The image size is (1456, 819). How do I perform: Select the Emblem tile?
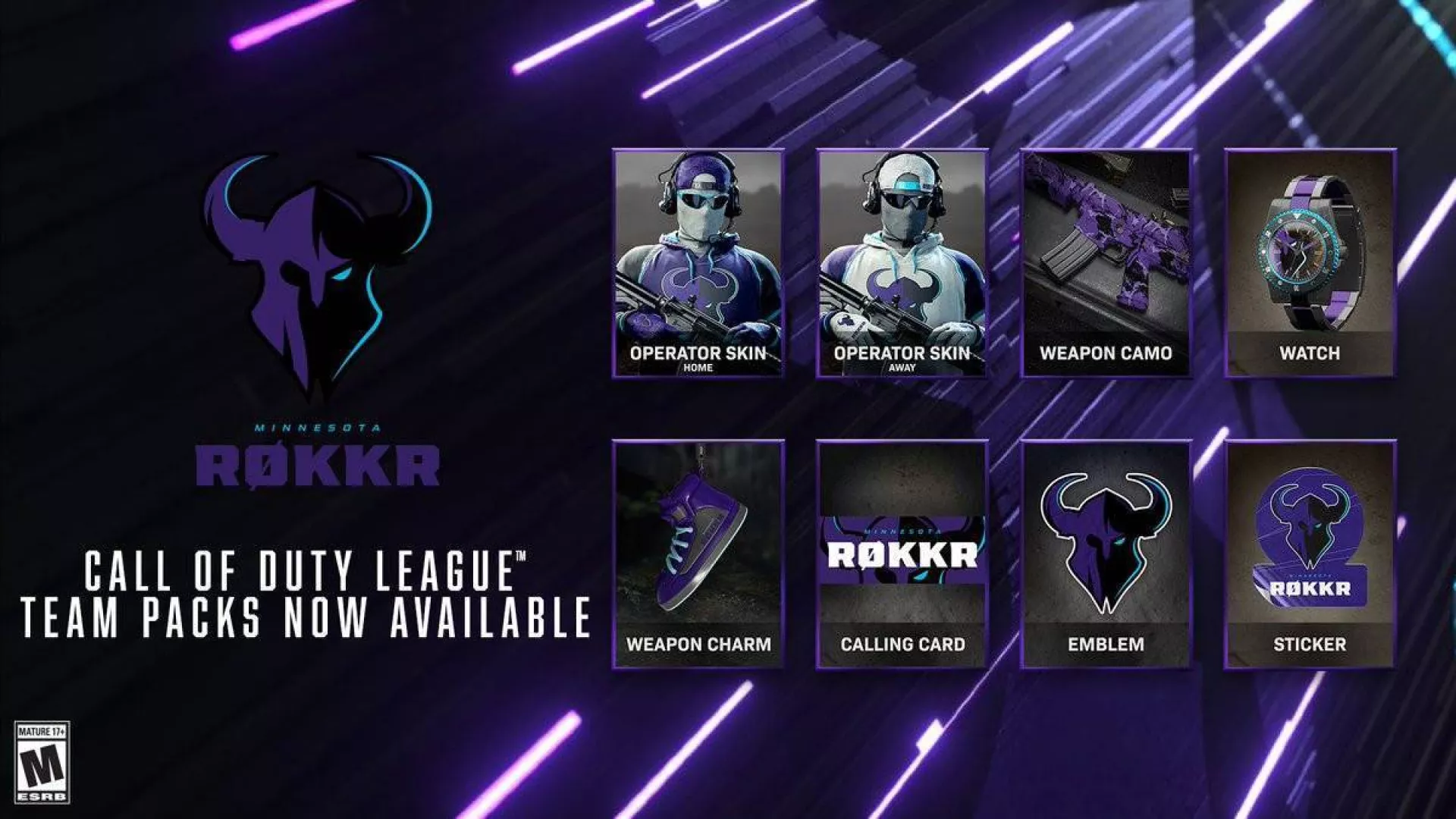click(1106, 554)
